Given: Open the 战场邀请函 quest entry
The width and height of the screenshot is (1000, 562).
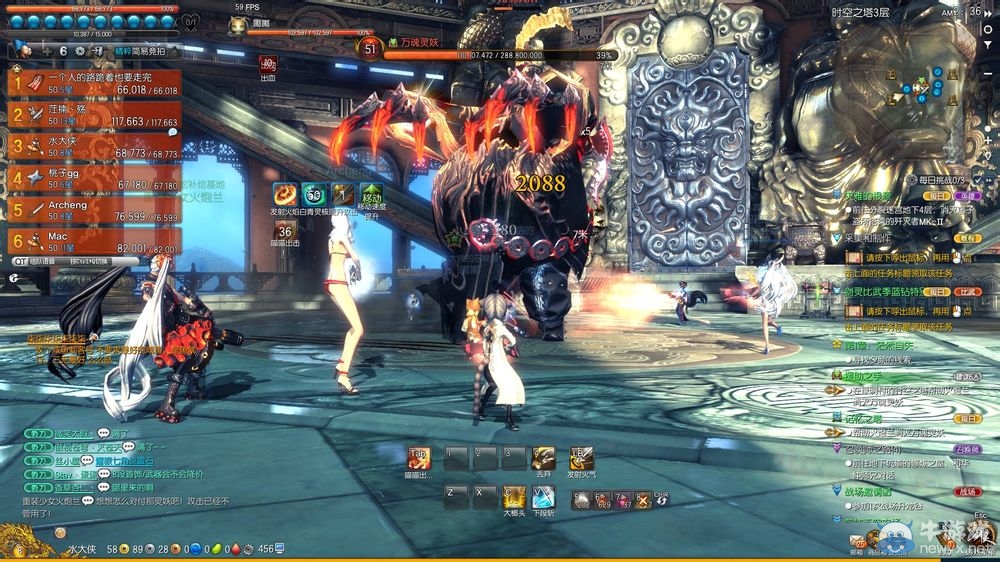Looking at the screenshot, I should (866, 491).
